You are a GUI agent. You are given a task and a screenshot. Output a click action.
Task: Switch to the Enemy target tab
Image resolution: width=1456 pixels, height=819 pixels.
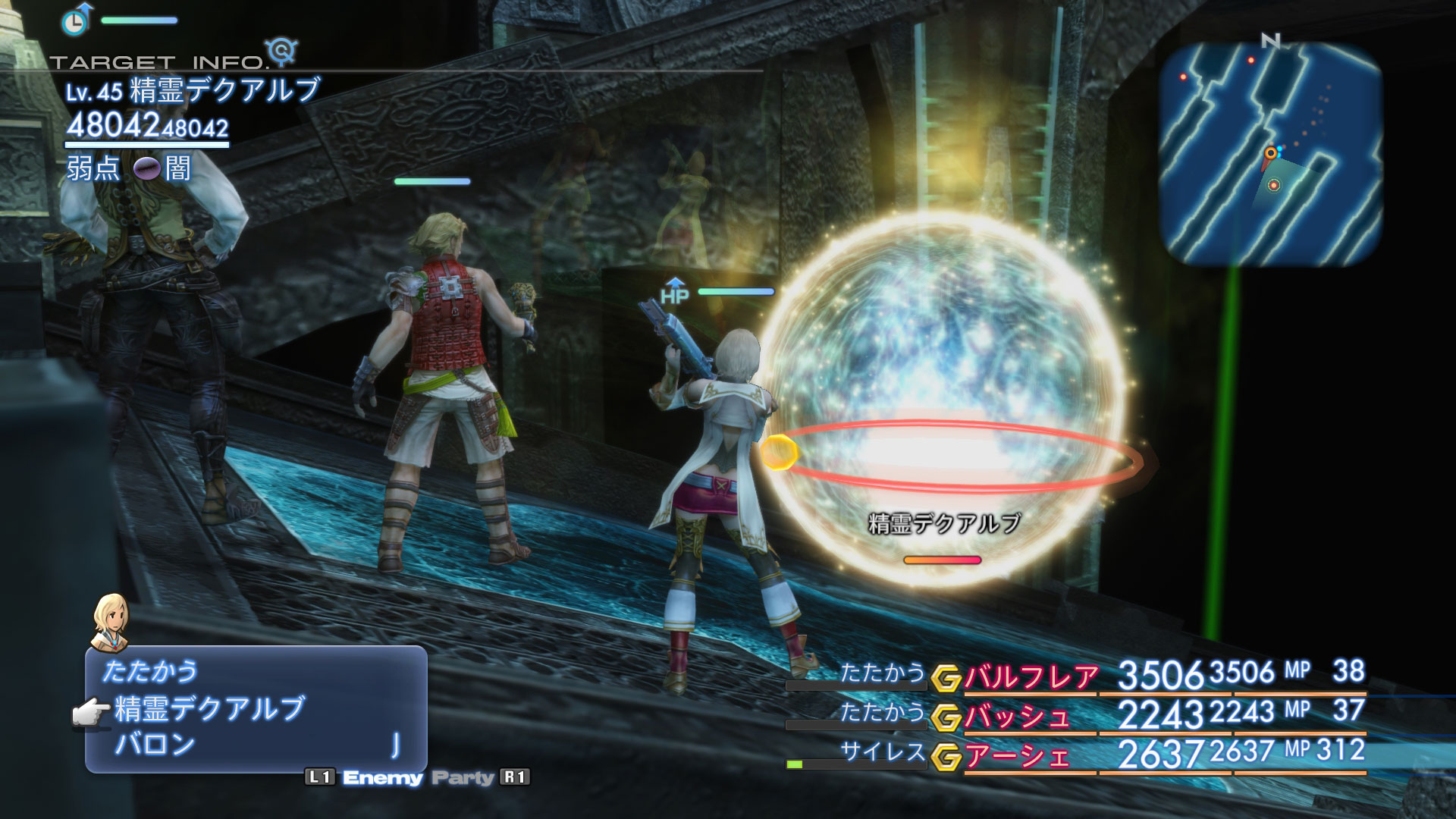click(x=382, y=777)
